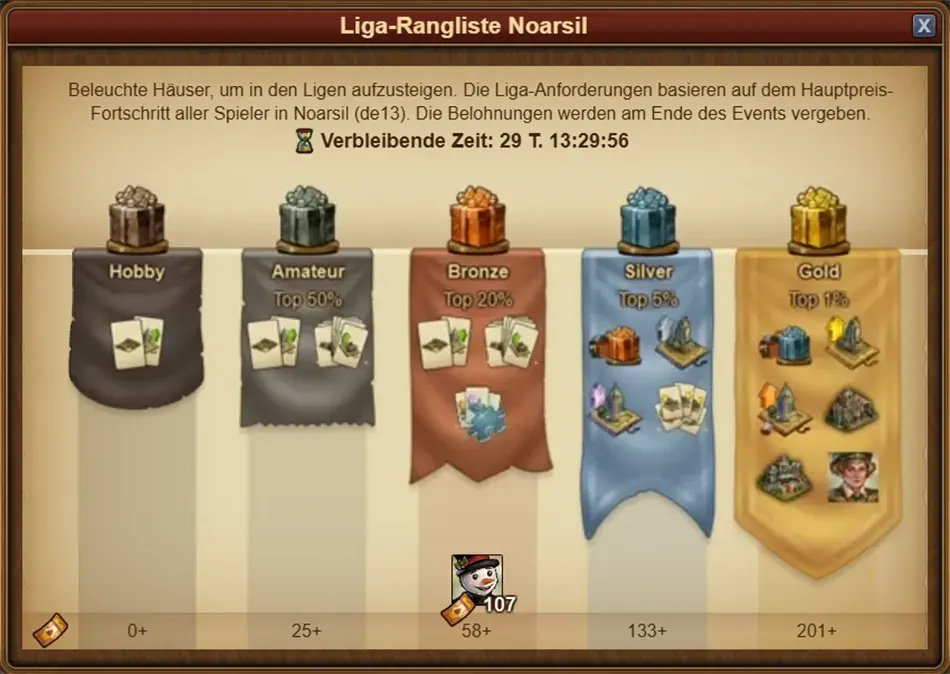950x674 pixels.
Task: View the female portrait reward in Gold
Action: 853,477
